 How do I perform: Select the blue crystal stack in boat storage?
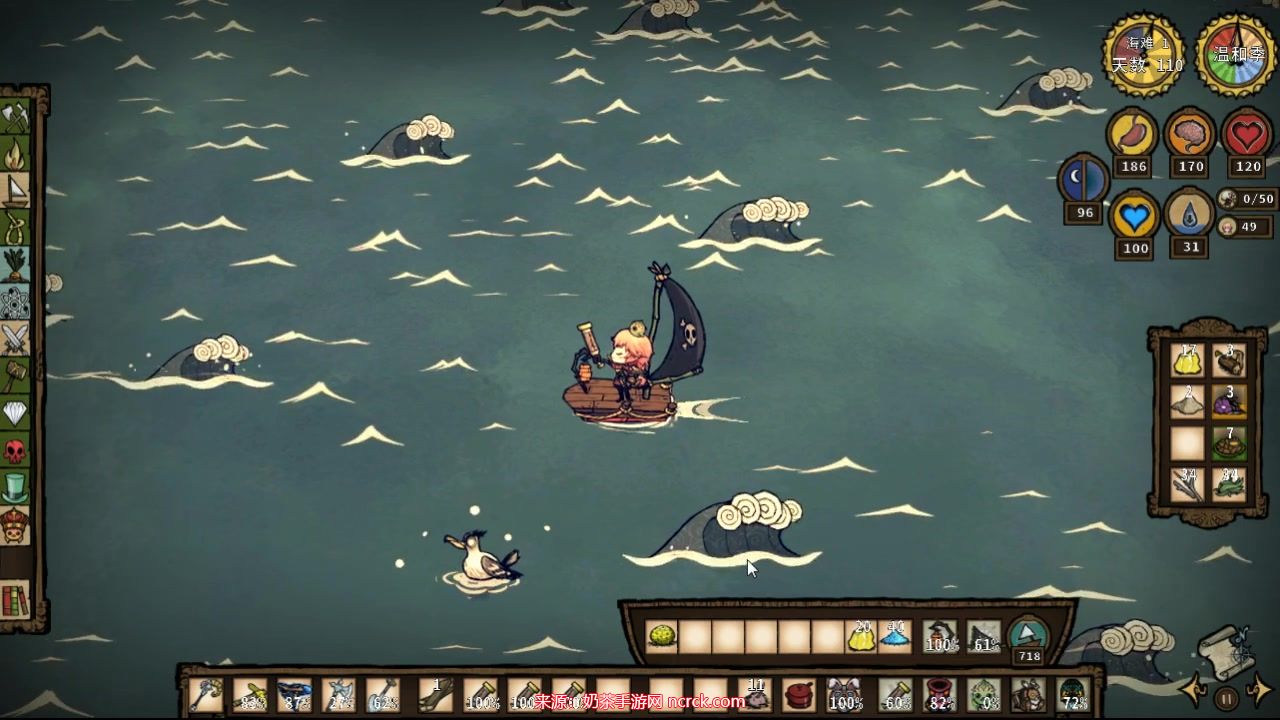pyautogui.click(x=895, y=636)
